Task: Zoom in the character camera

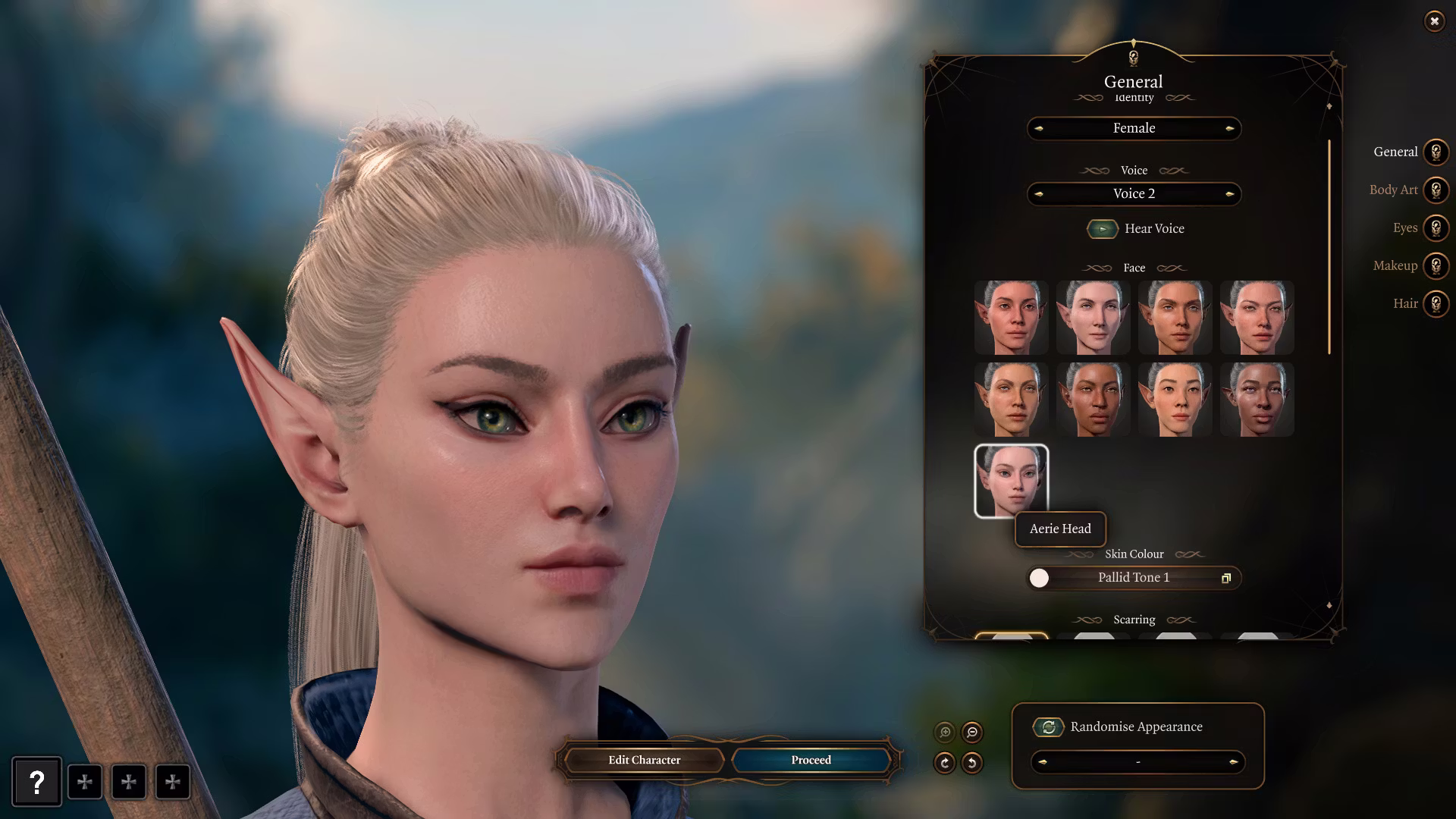Action: coord(945,732)
